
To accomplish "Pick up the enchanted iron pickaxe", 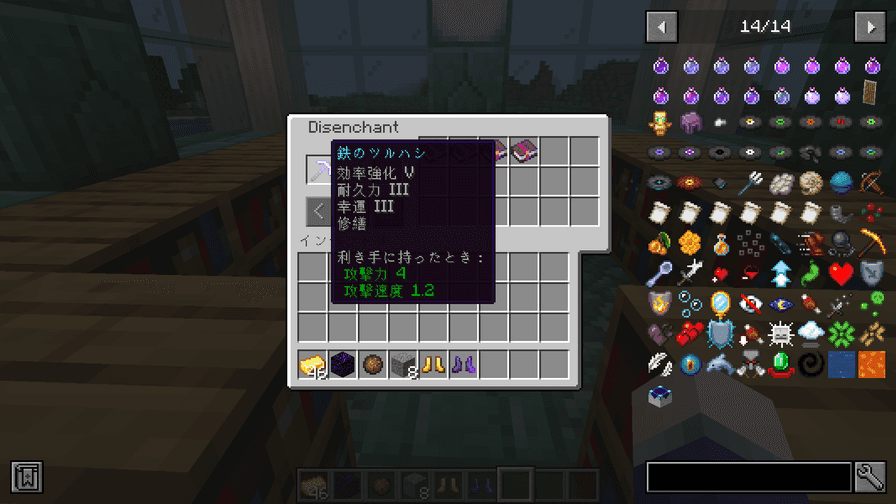I will point(320,169).
